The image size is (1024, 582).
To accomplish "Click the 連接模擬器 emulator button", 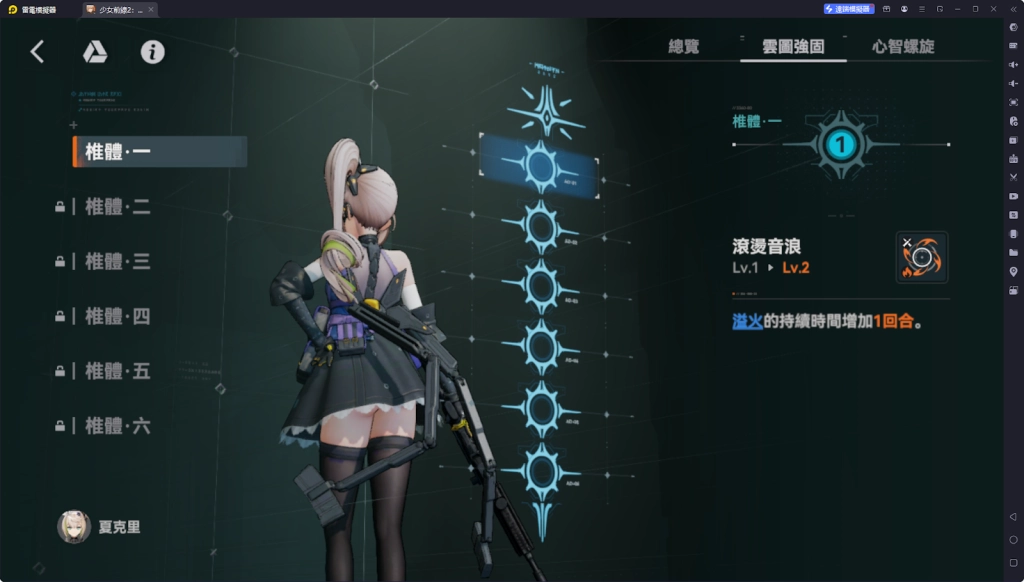I will pyautogui.click(x=849, y=8).
